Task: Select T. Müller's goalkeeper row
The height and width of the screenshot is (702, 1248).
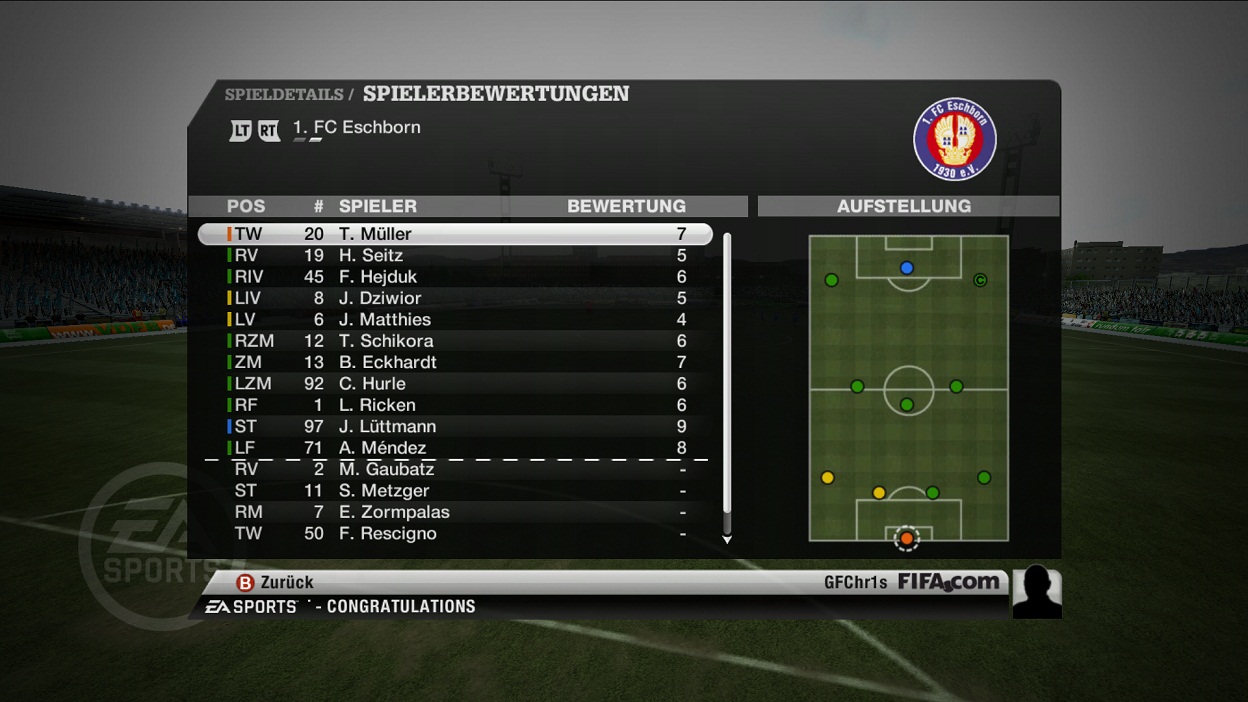Action: tap(455, 234)
